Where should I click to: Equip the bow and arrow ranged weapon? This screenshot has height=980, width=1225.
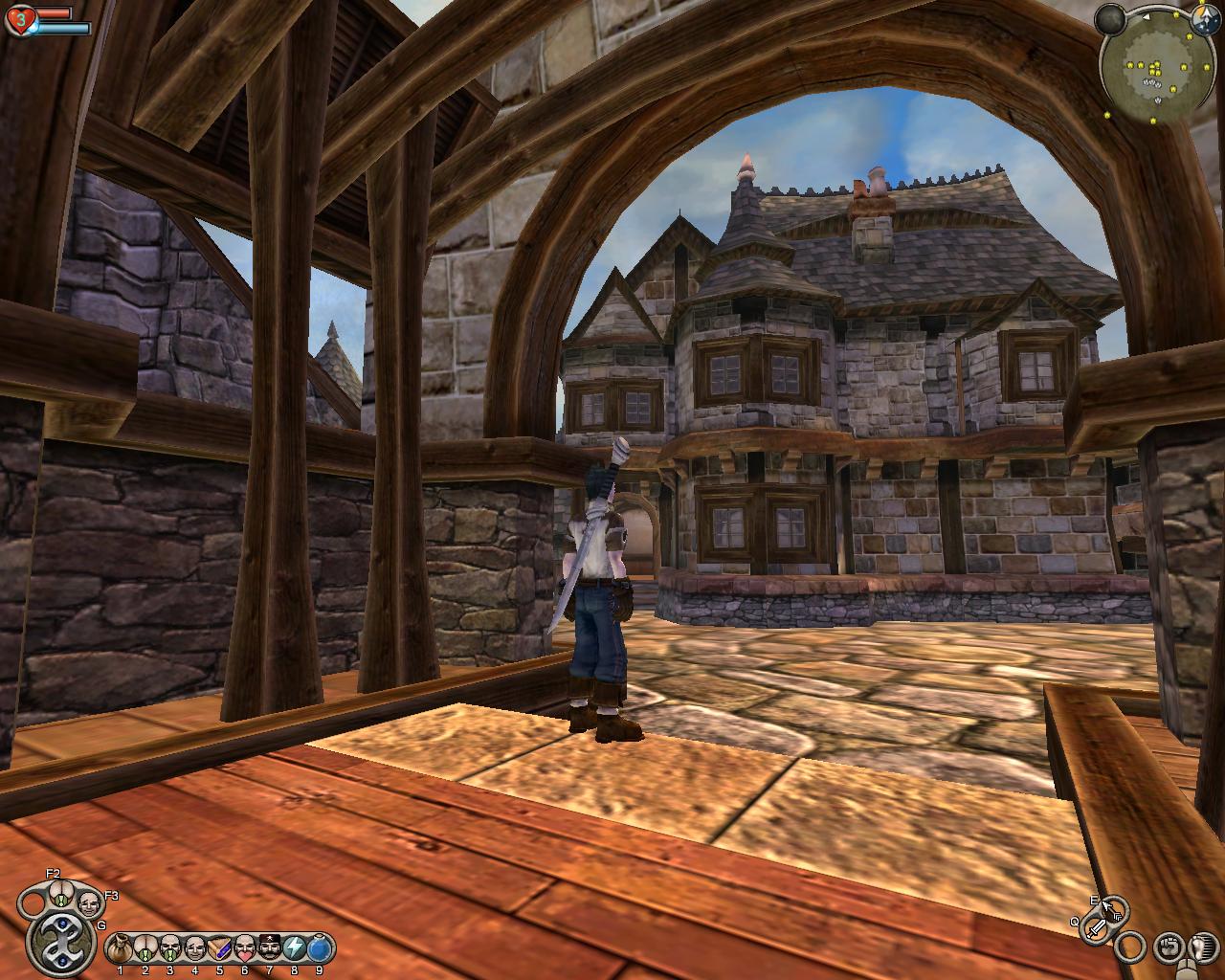coord(1112,908)
